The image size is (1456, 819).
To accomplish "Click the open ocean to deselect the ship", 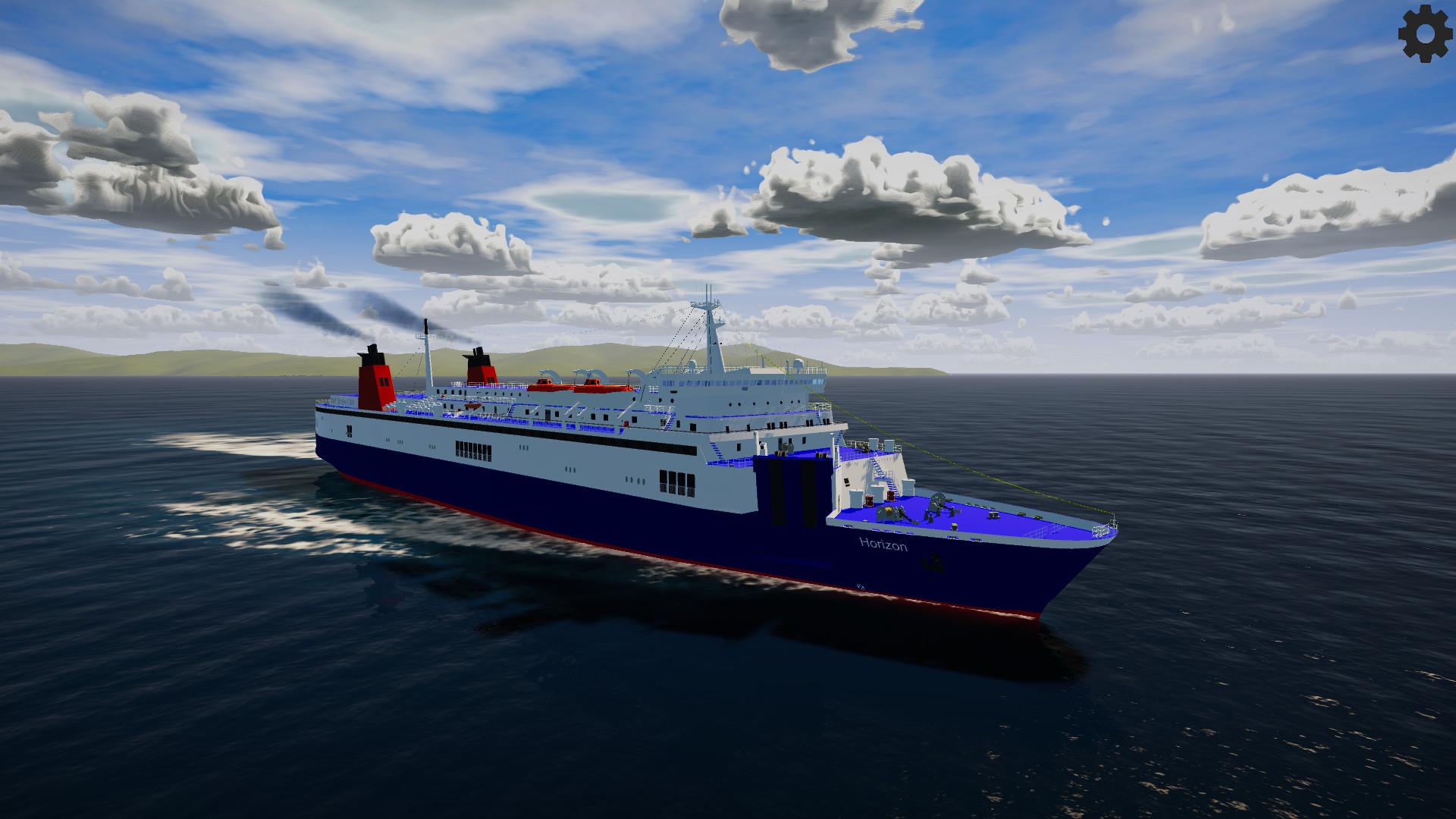I will click(x=1251, y=720).
